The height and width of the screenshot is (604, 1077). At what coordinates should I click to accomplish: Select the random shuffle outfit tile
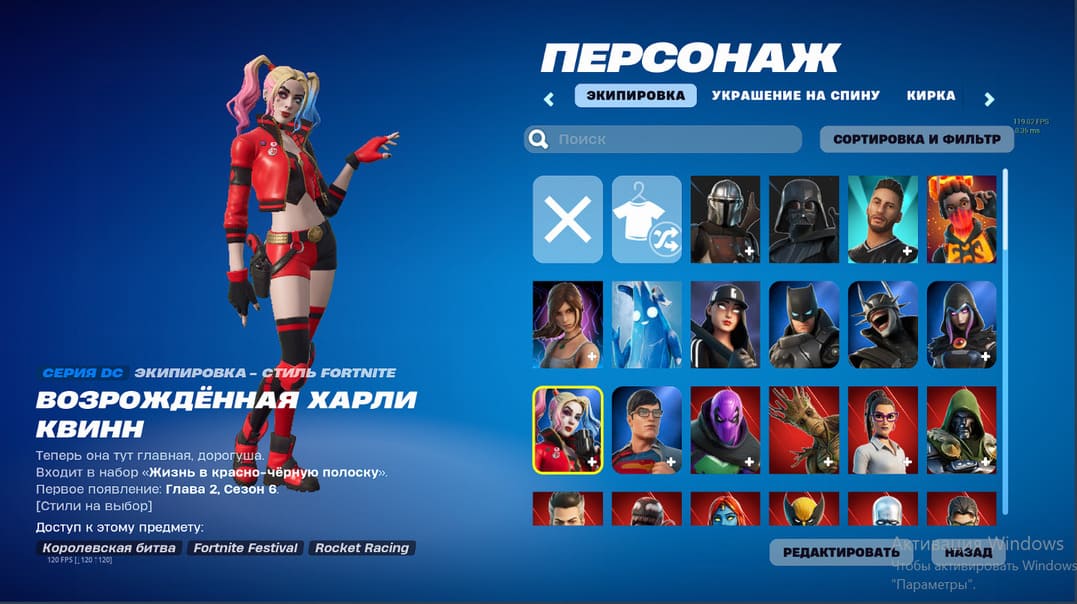tap(646, 219)
